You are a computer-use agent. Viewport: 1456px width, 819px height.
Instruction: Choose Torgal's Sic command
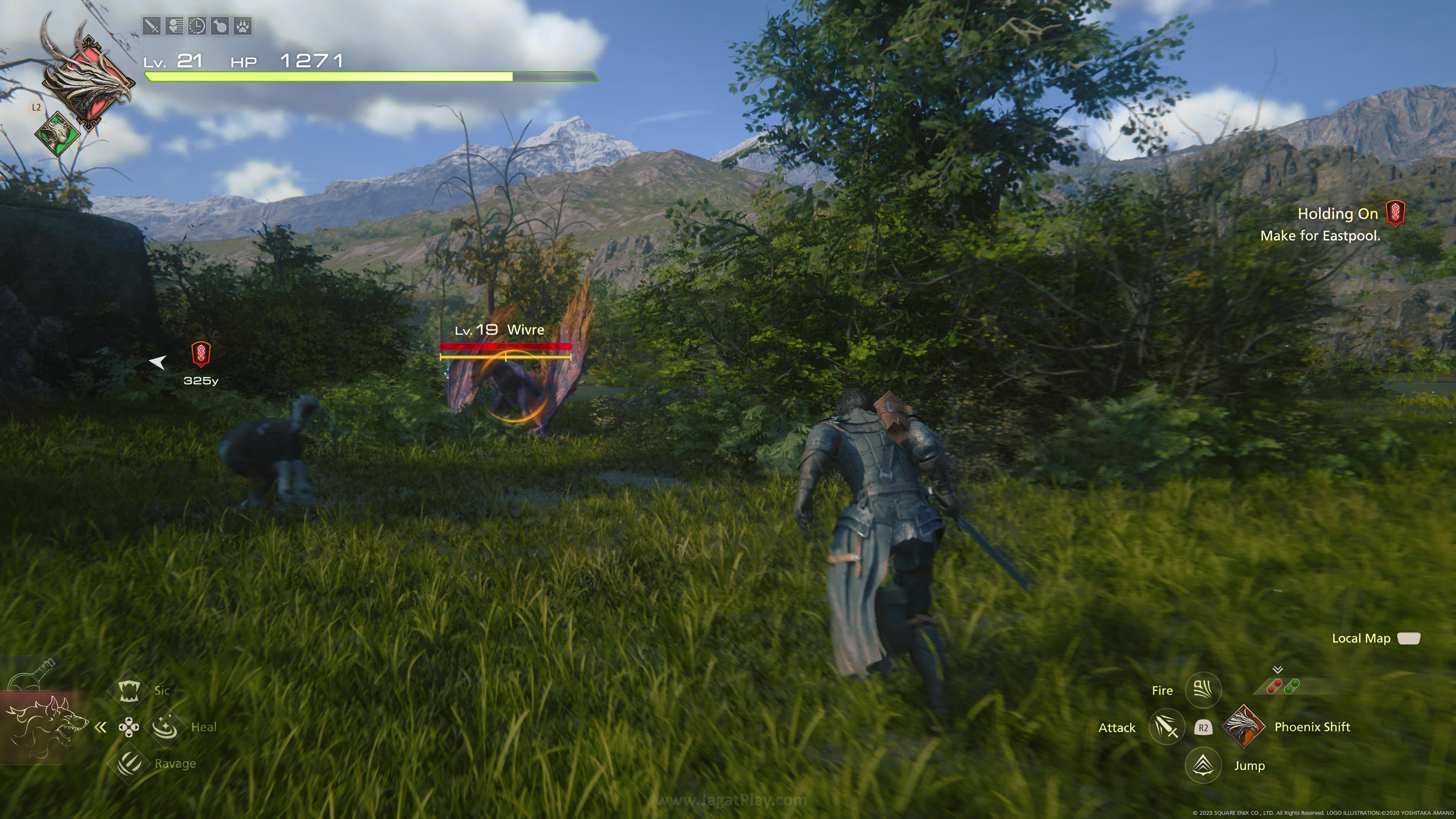129,690
